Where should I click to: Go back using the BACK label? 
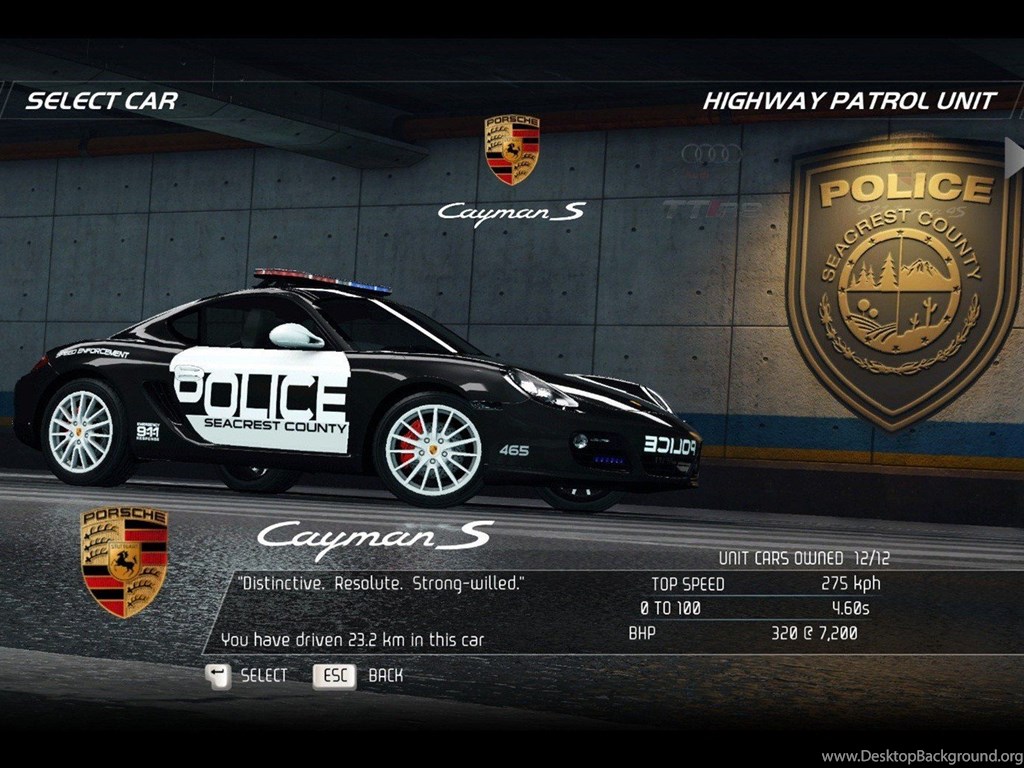[x=385, y=676]
